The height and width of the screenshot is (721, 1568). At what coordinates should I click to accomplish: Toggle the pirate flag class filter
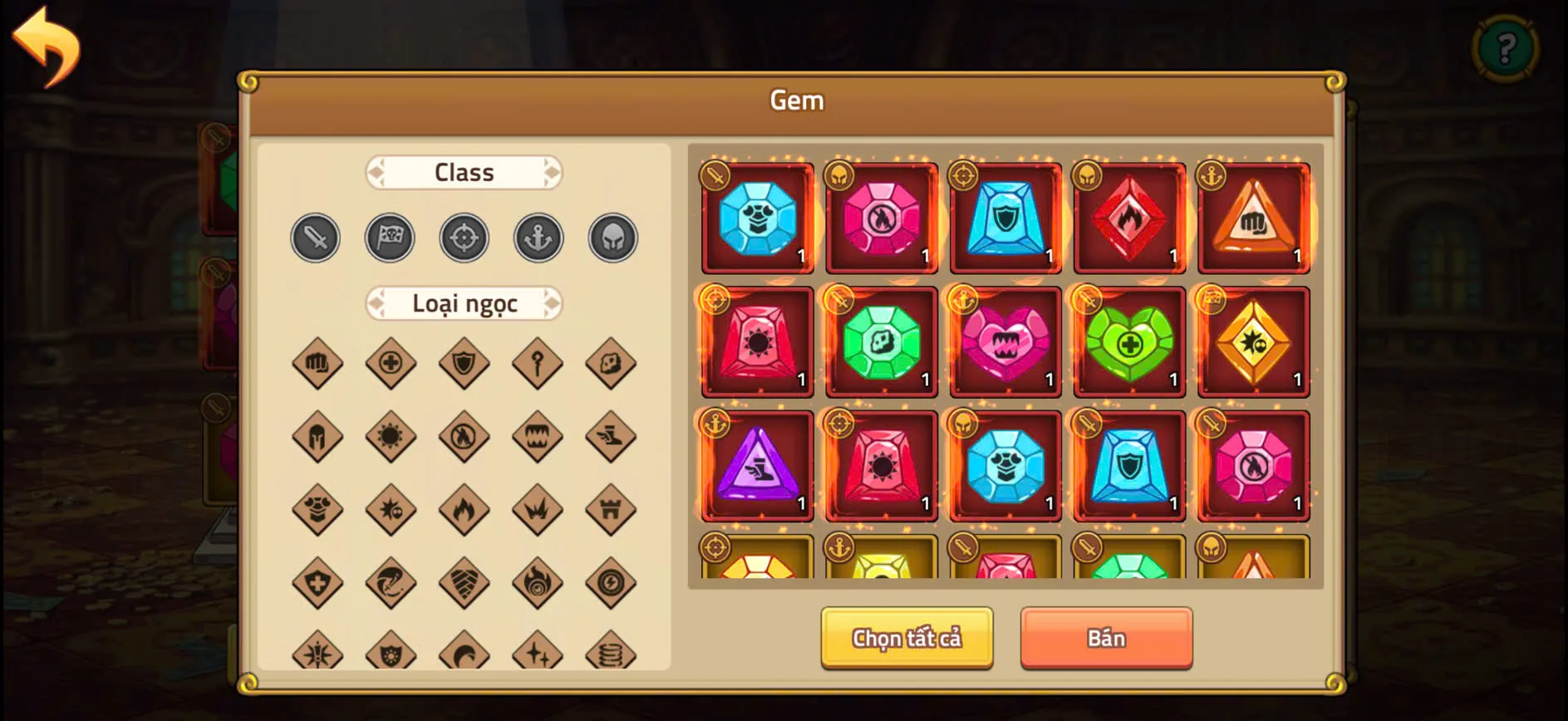[x=390, y=238]
